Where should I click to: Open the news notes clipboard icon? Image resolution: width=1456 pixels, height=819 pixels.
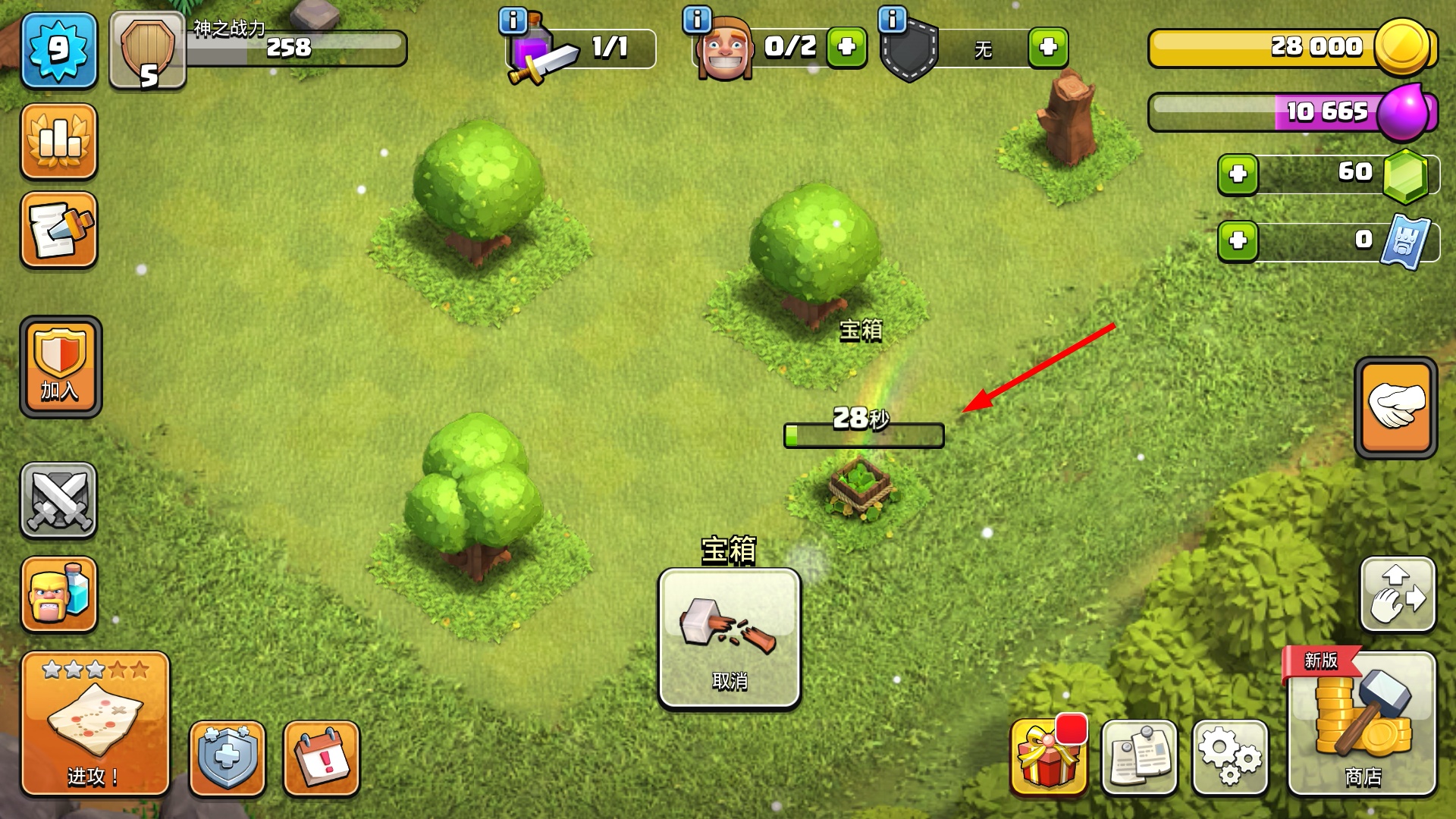(1139, 758)
